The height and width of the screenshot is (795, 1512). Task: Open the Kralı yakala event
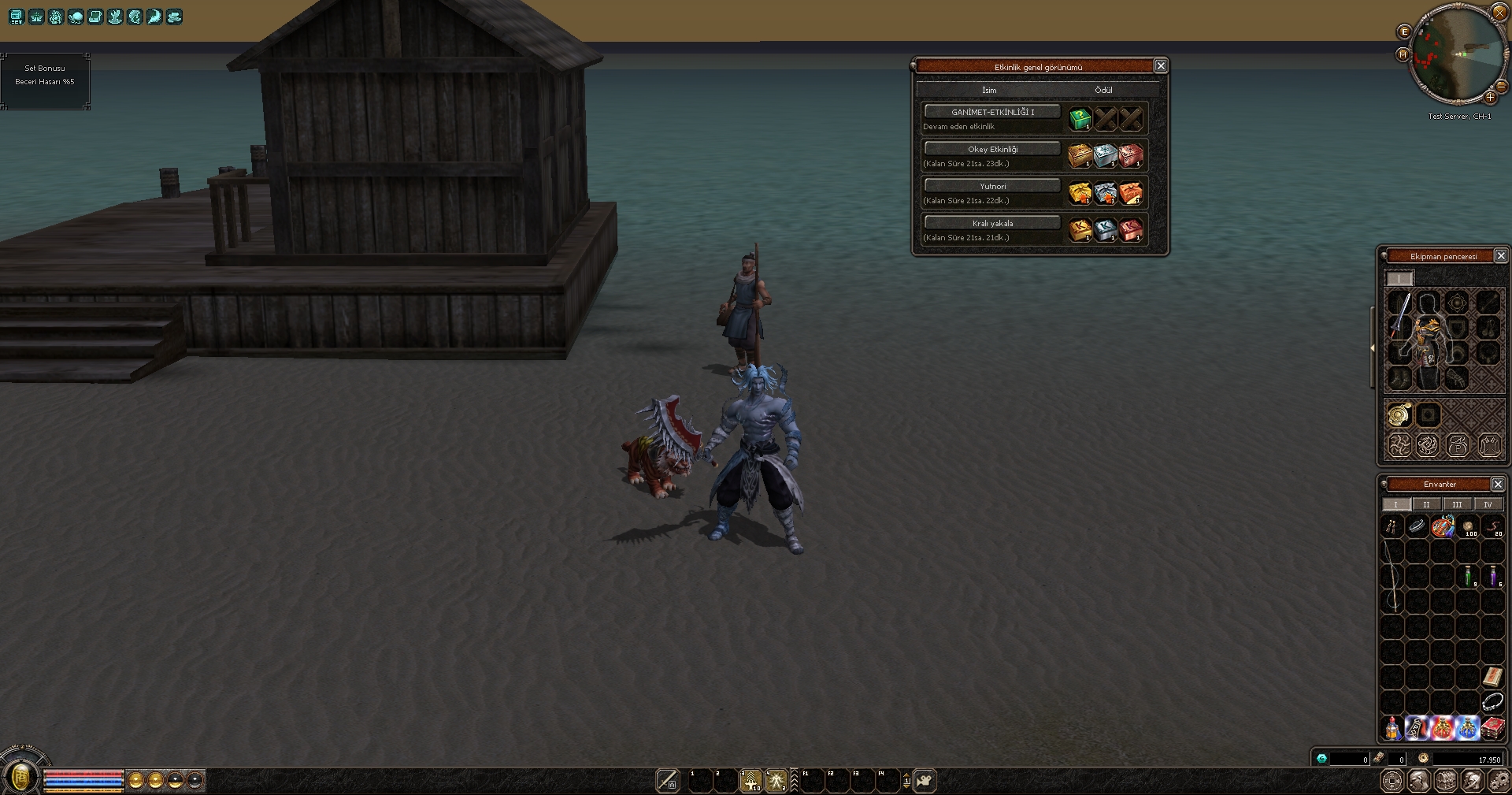point(992,223)
